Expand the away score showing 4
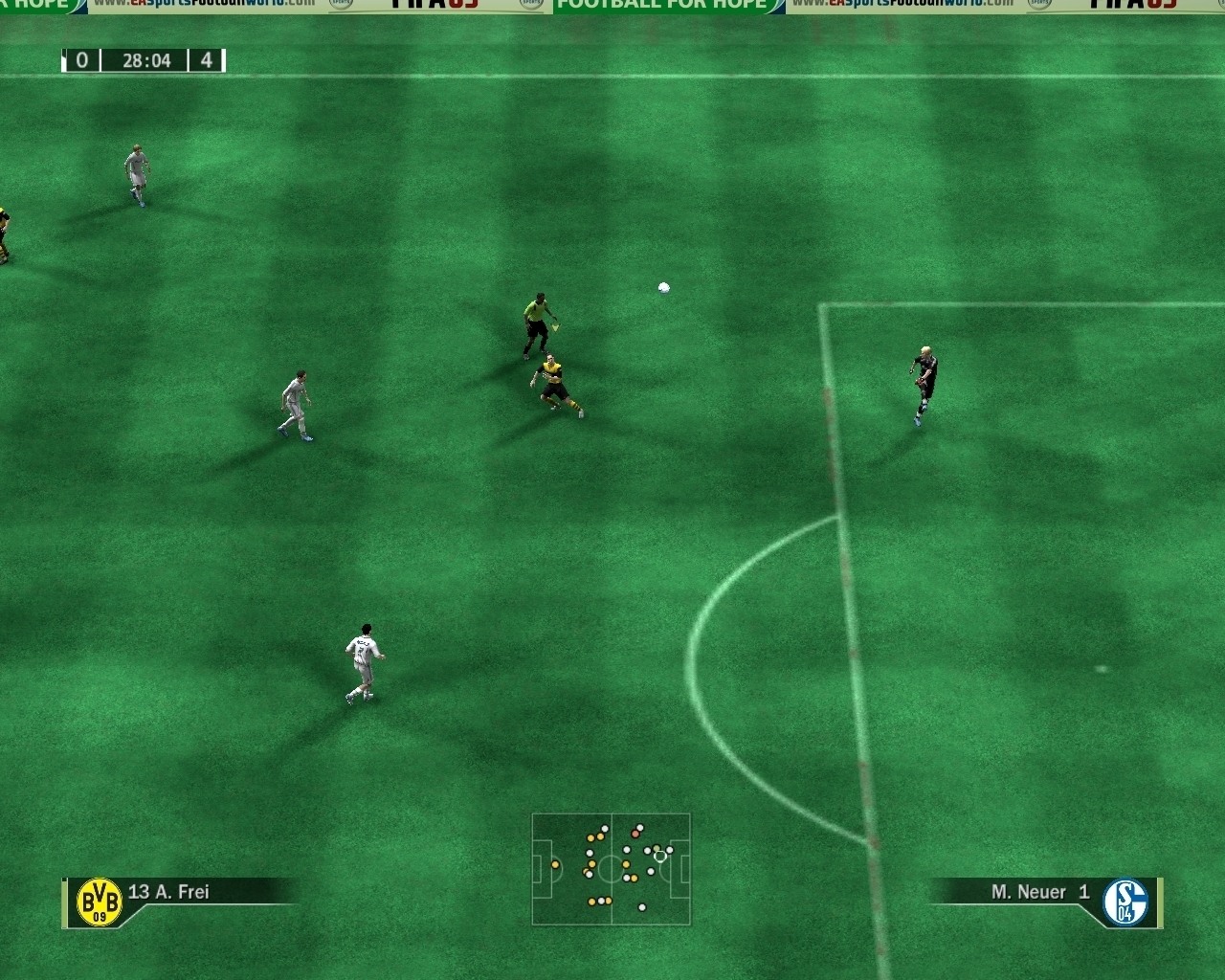 [x=209, y=60]
